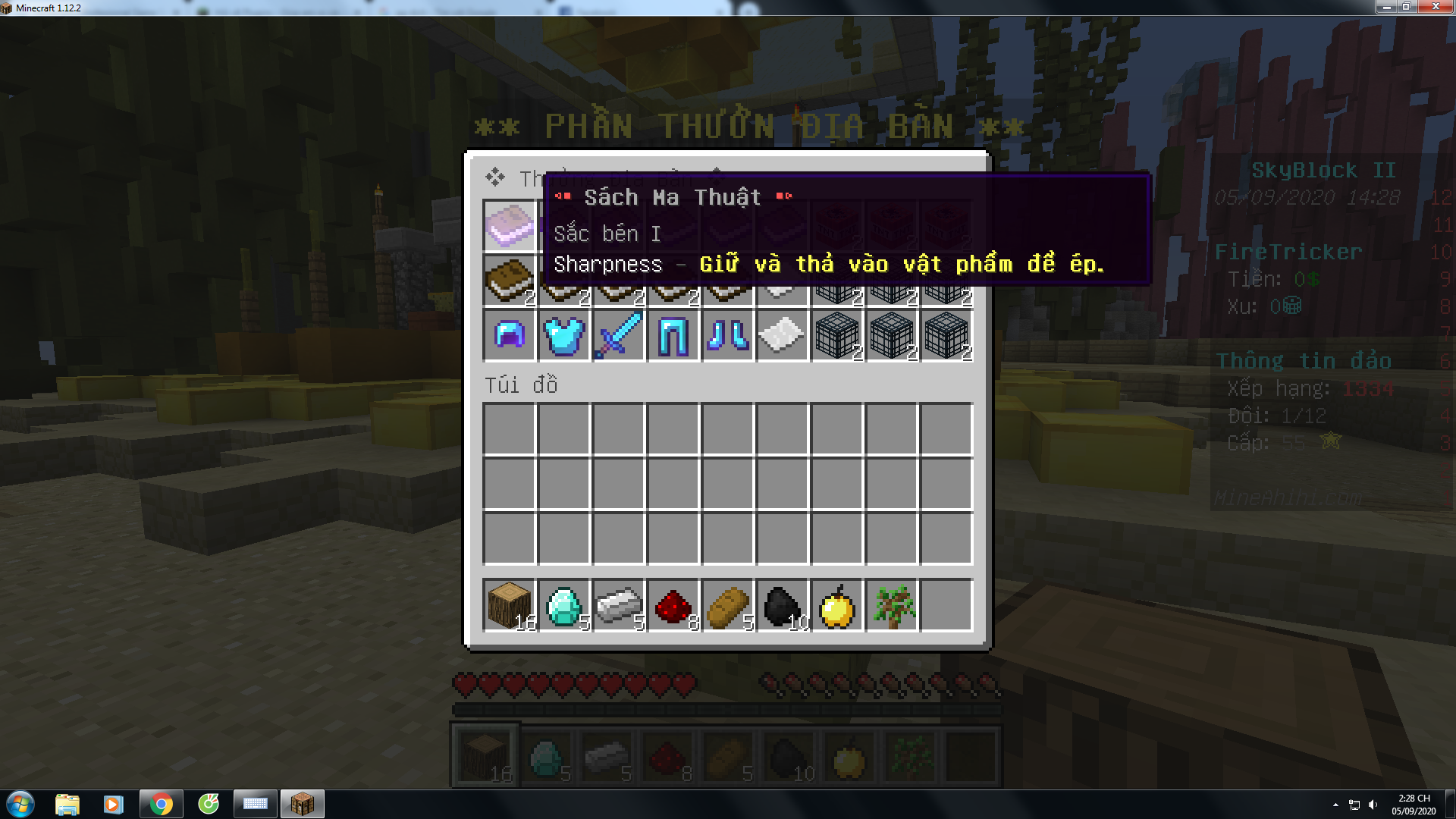Take the diamond boots

click(x=727, y=334)
